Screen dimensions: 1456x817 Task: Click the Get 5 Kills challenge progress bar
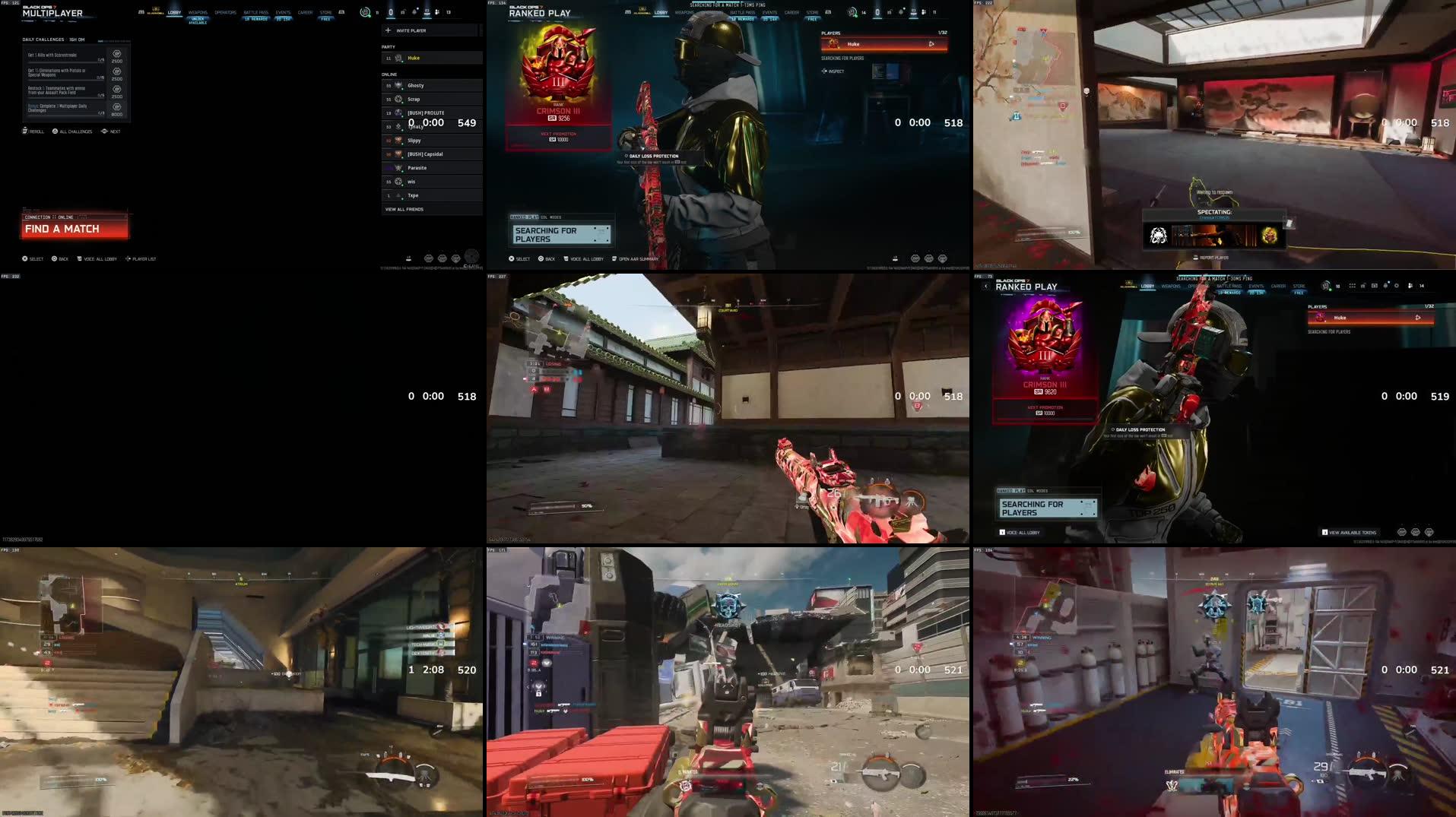(x=65, y=62)
